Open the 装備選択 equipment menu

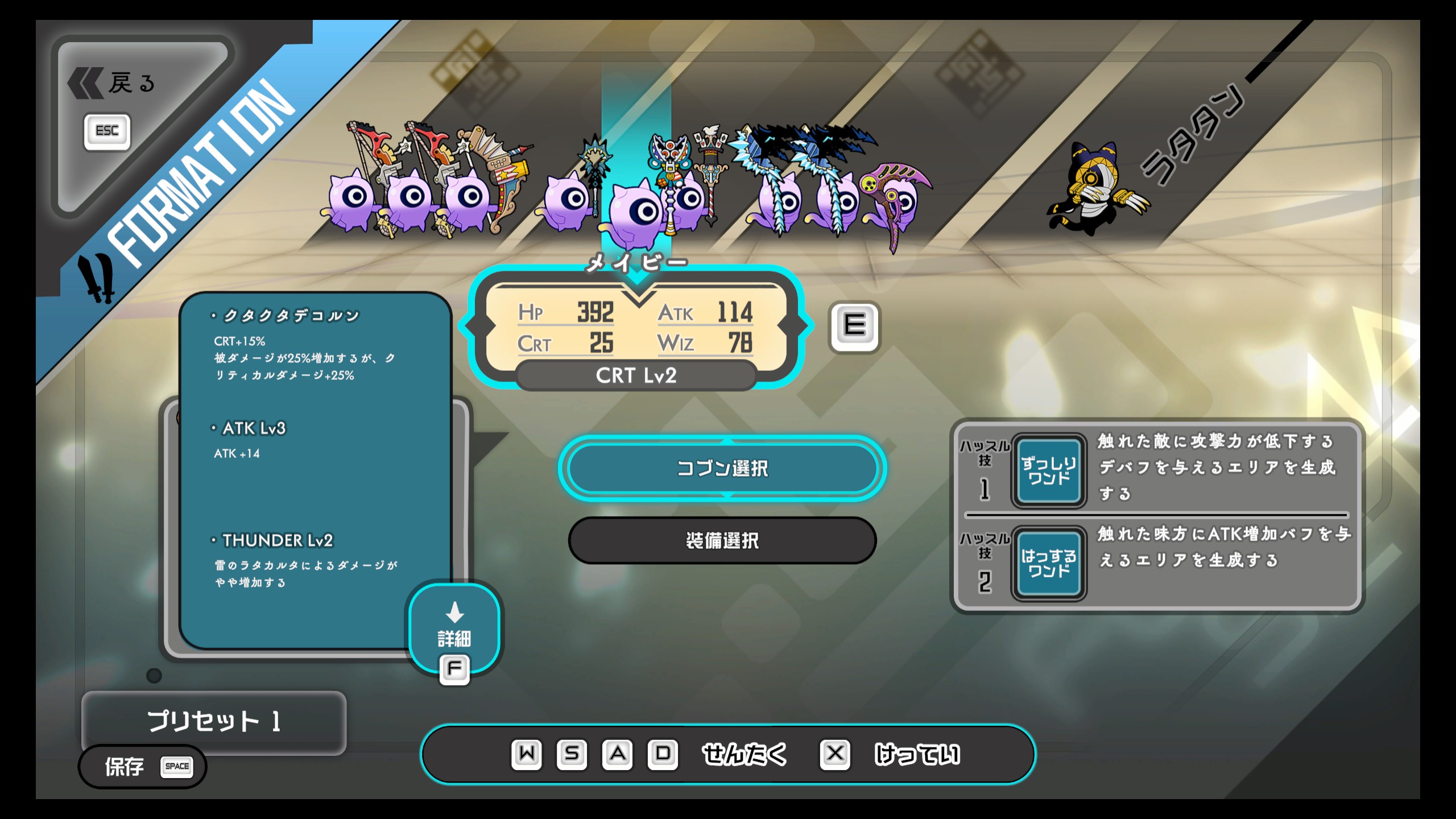coord(722,540)
